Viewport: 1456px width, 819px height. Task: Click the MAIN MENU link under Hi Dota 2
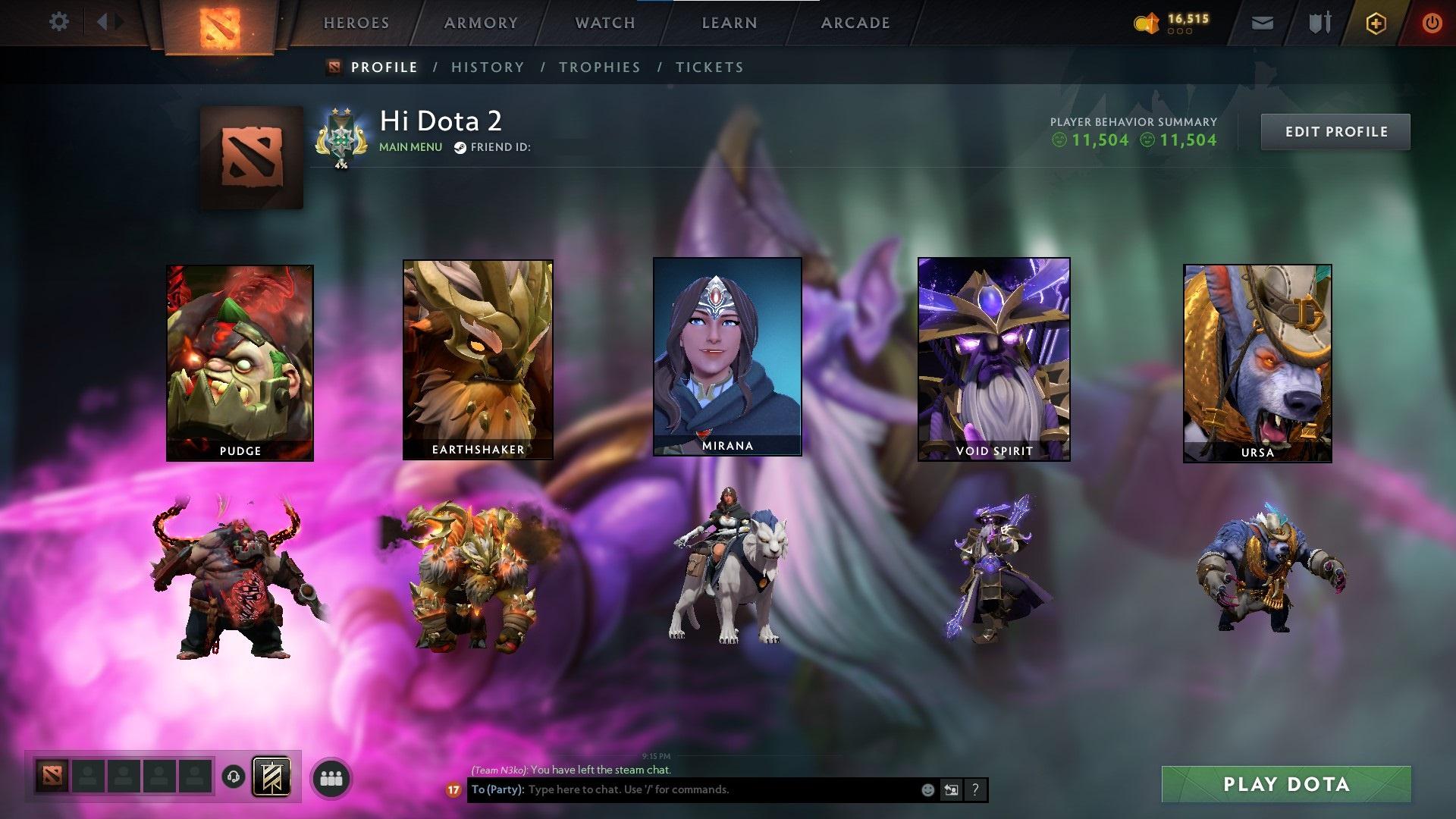pyautogui.click(x=410, y=146)
